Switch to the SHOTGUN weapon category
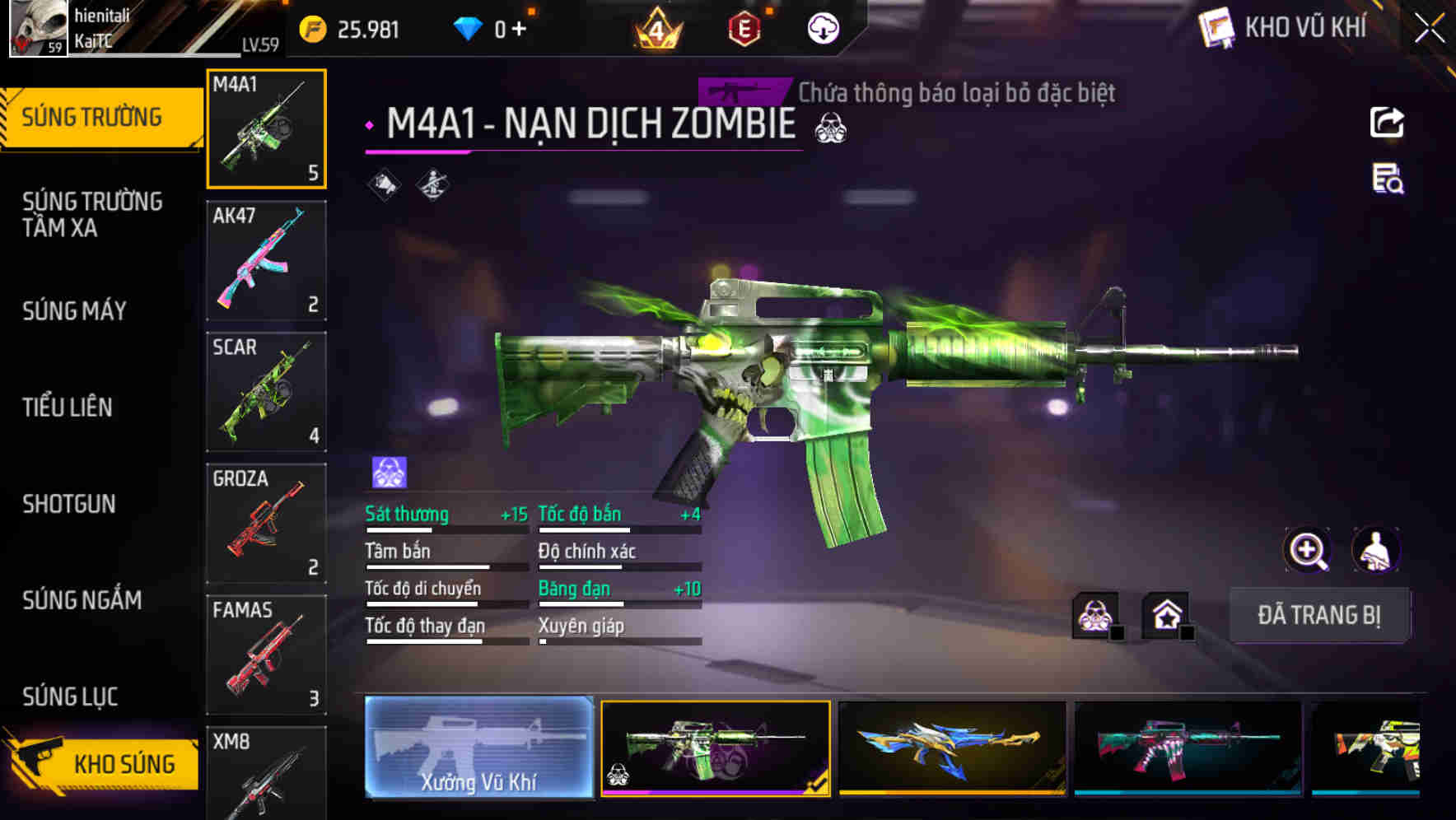The height and width of the screenshot is (820, 1456). [70, 504]
